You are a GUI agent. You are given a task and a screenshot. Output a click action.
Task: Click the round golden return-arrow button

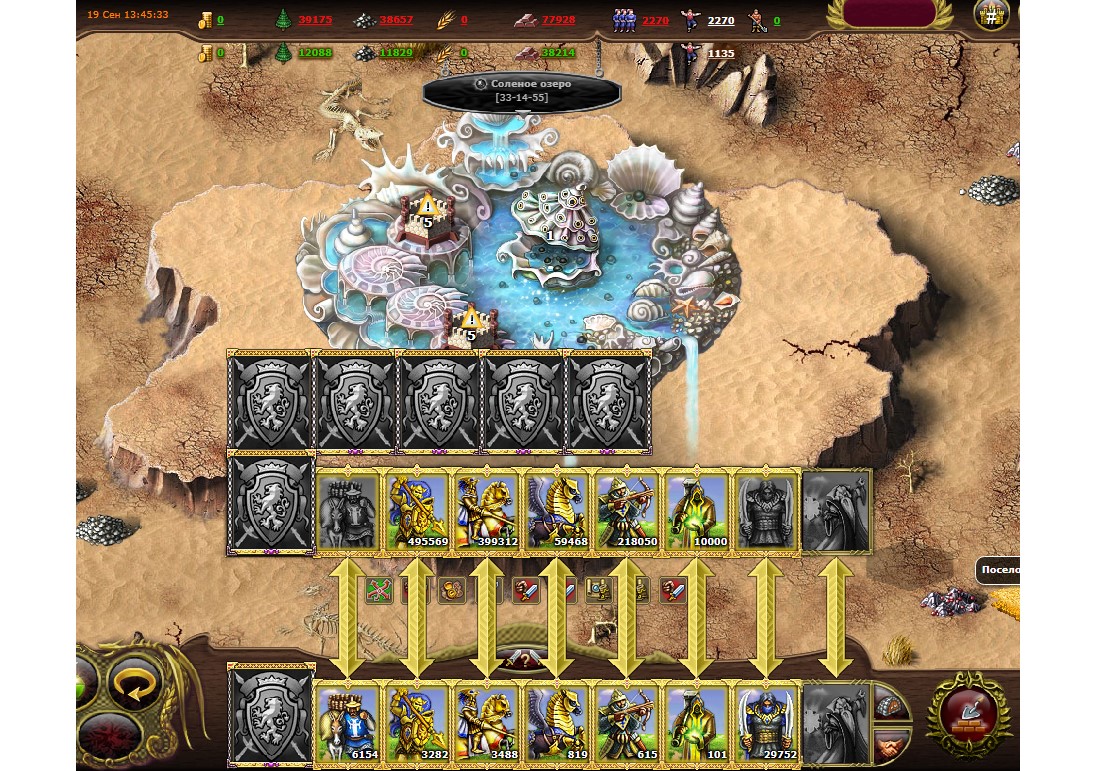click(134, 682)
